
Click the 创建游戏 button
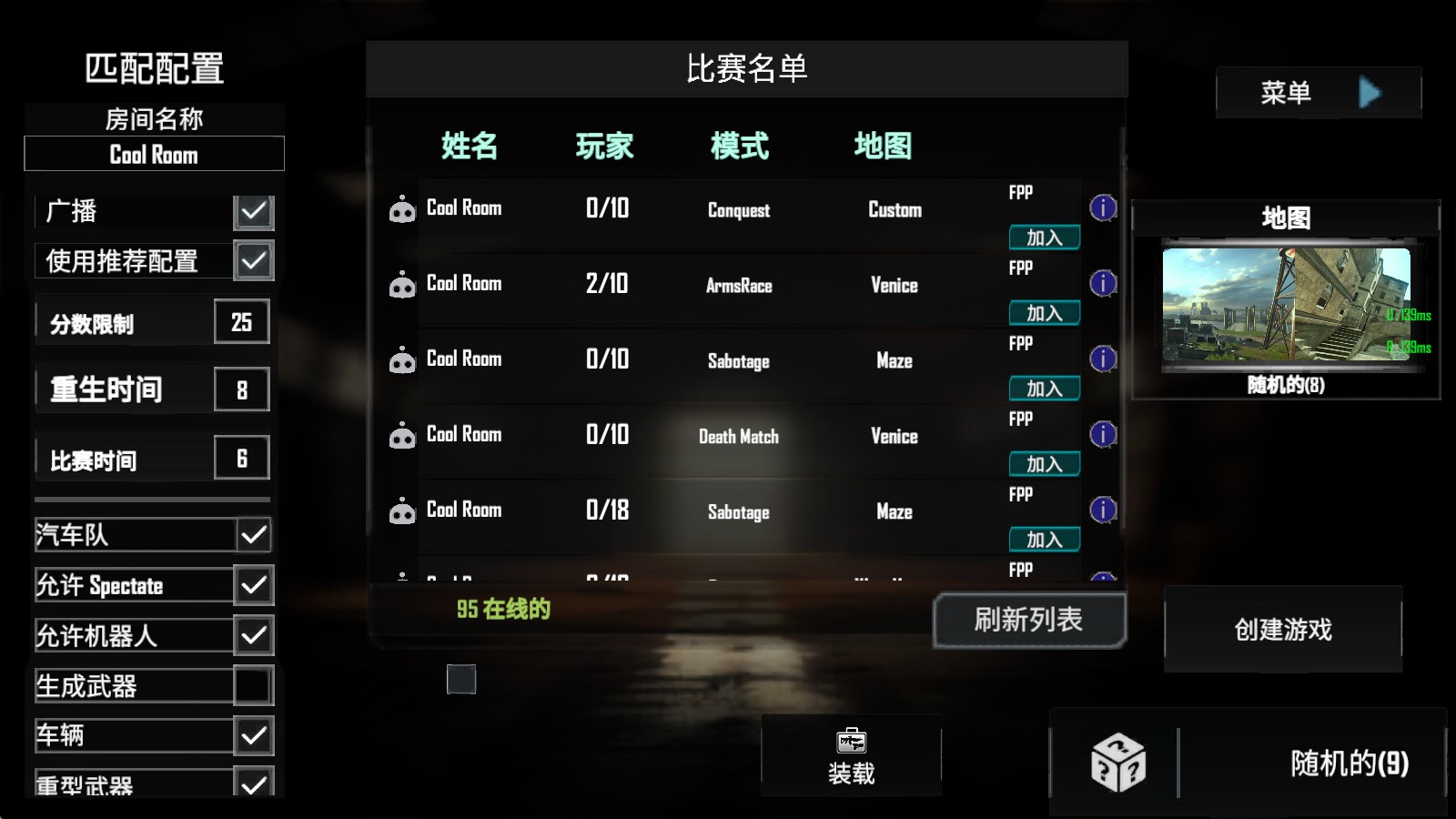tap(1283, 628)
